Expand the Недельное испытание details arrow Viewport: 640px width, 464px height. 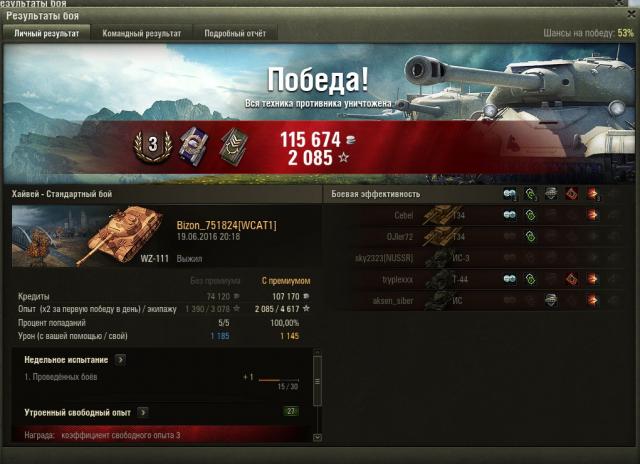pyautogui.click(x=120, y=359)
